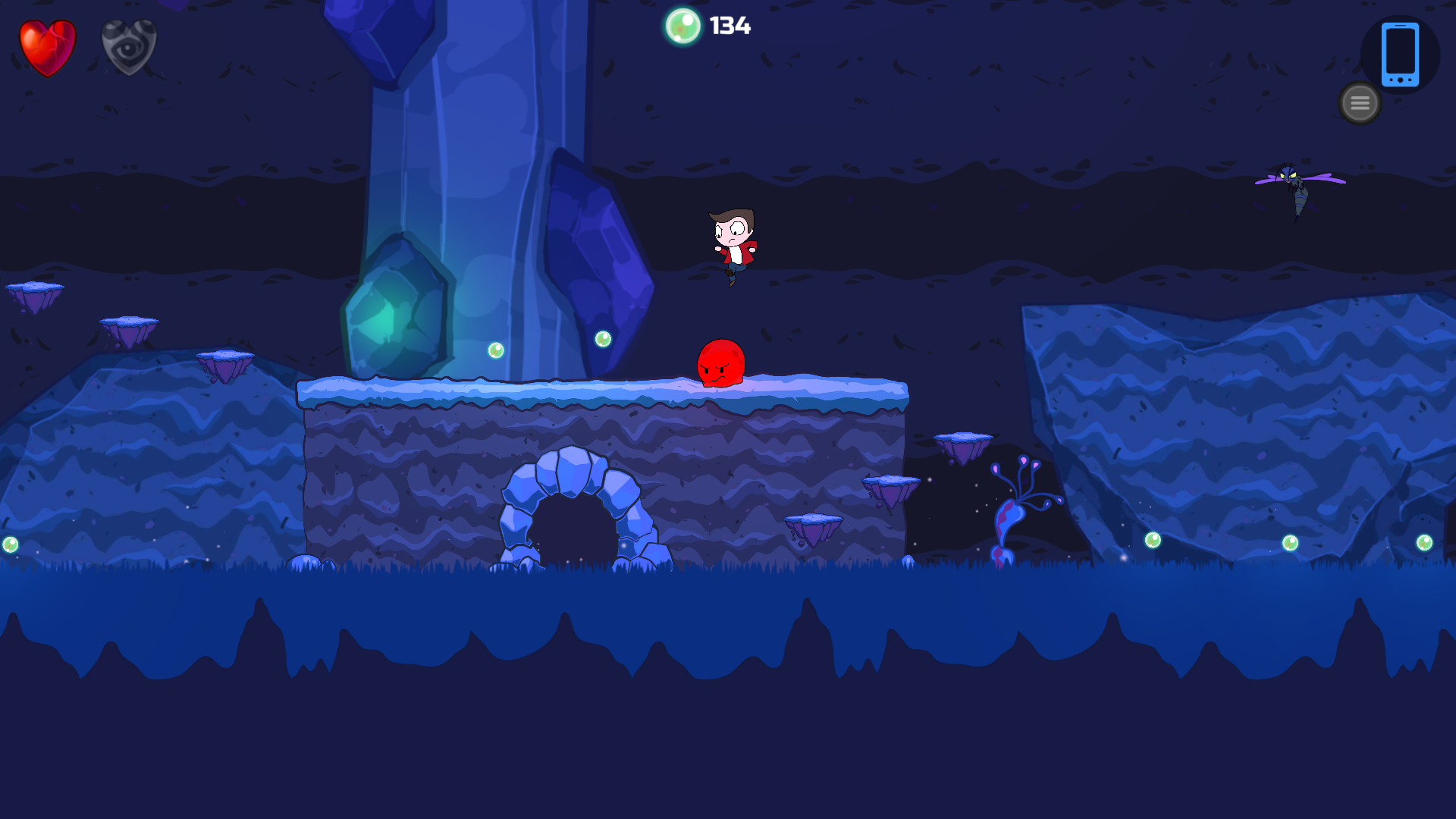Open the hamburger pause menu button

point(1359,102)
